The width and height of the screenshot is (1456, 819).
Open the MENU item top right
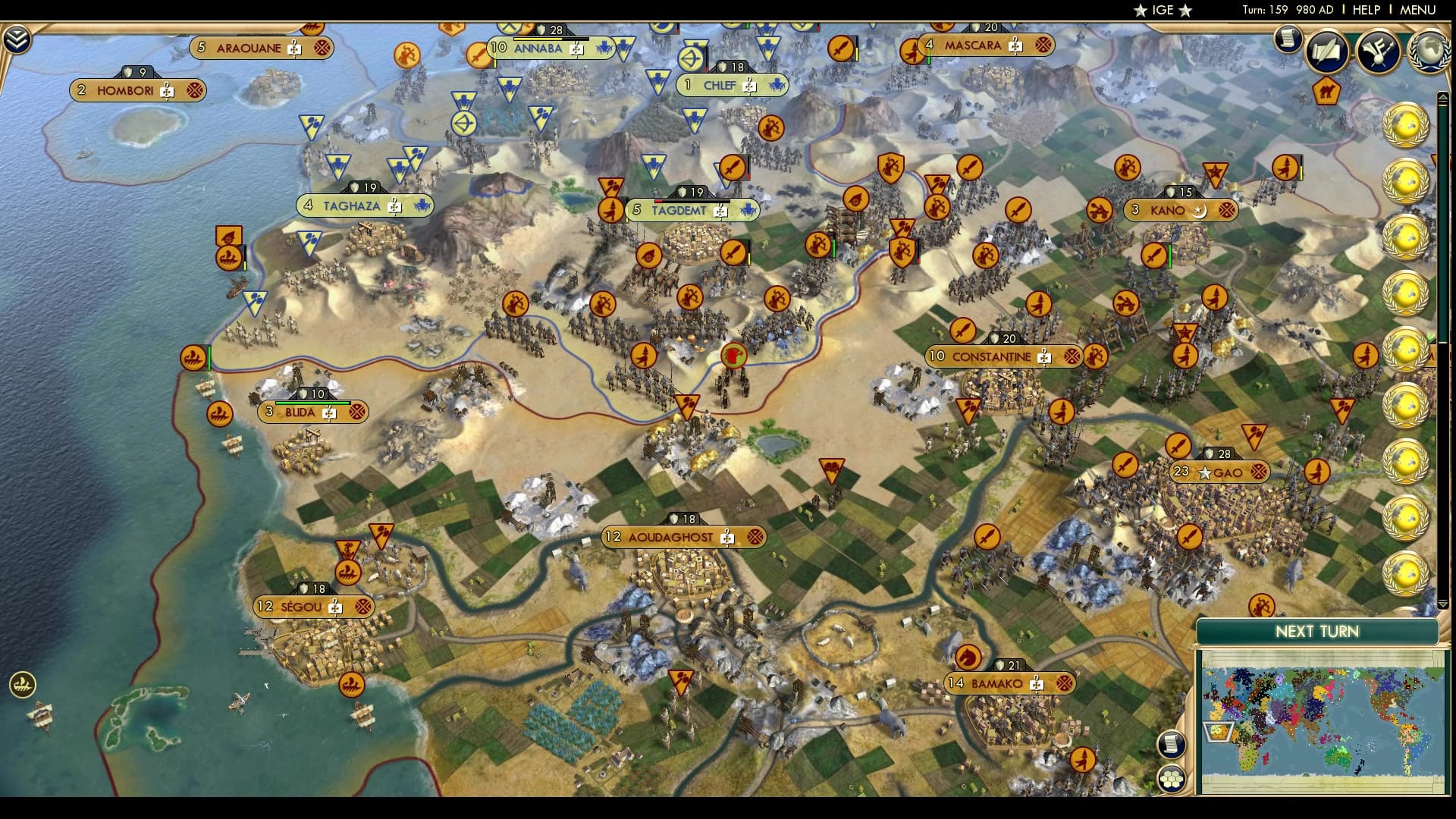(1417, 11)
